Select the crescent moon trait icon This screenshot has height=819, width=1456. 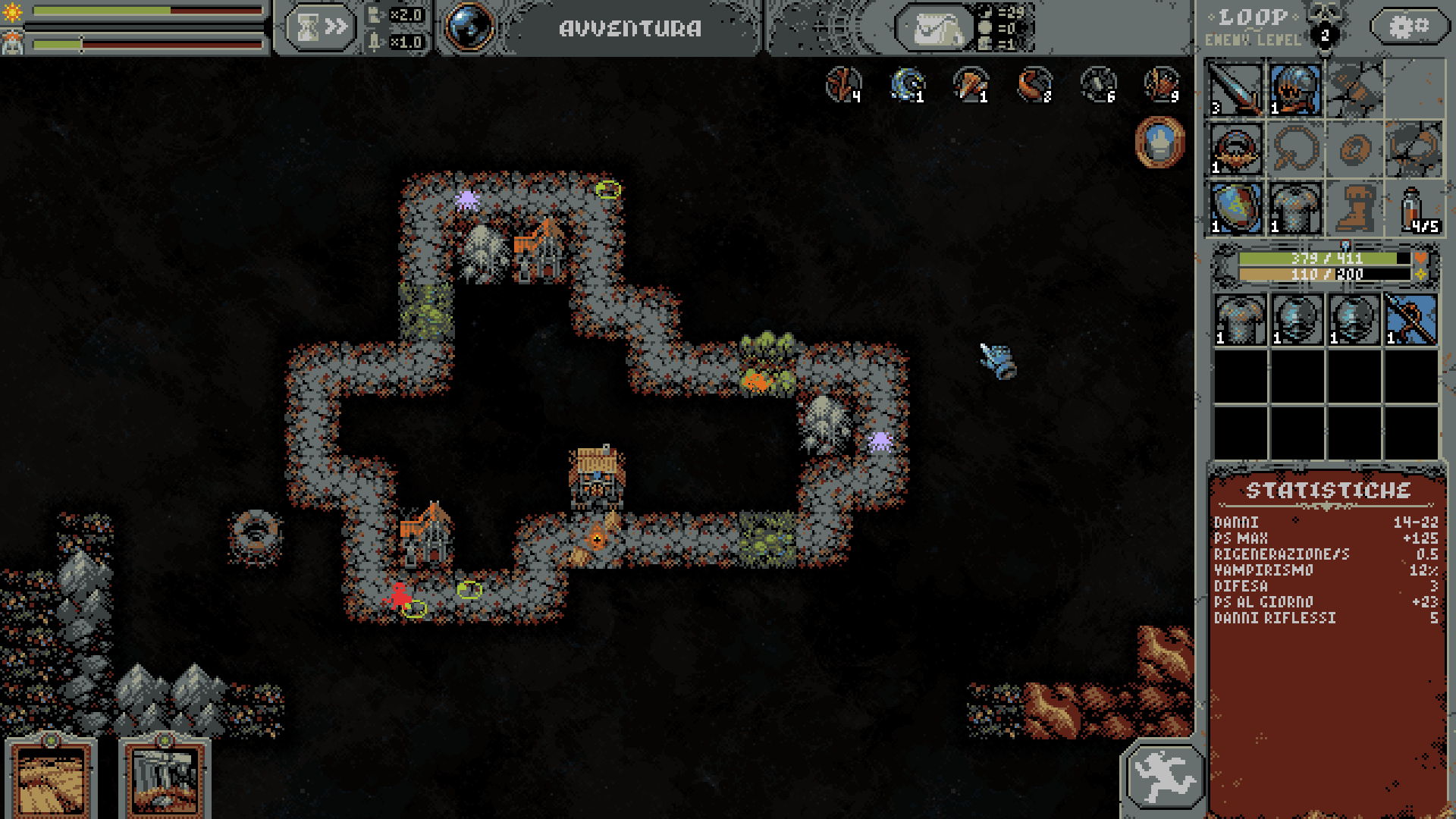[908, 84]
